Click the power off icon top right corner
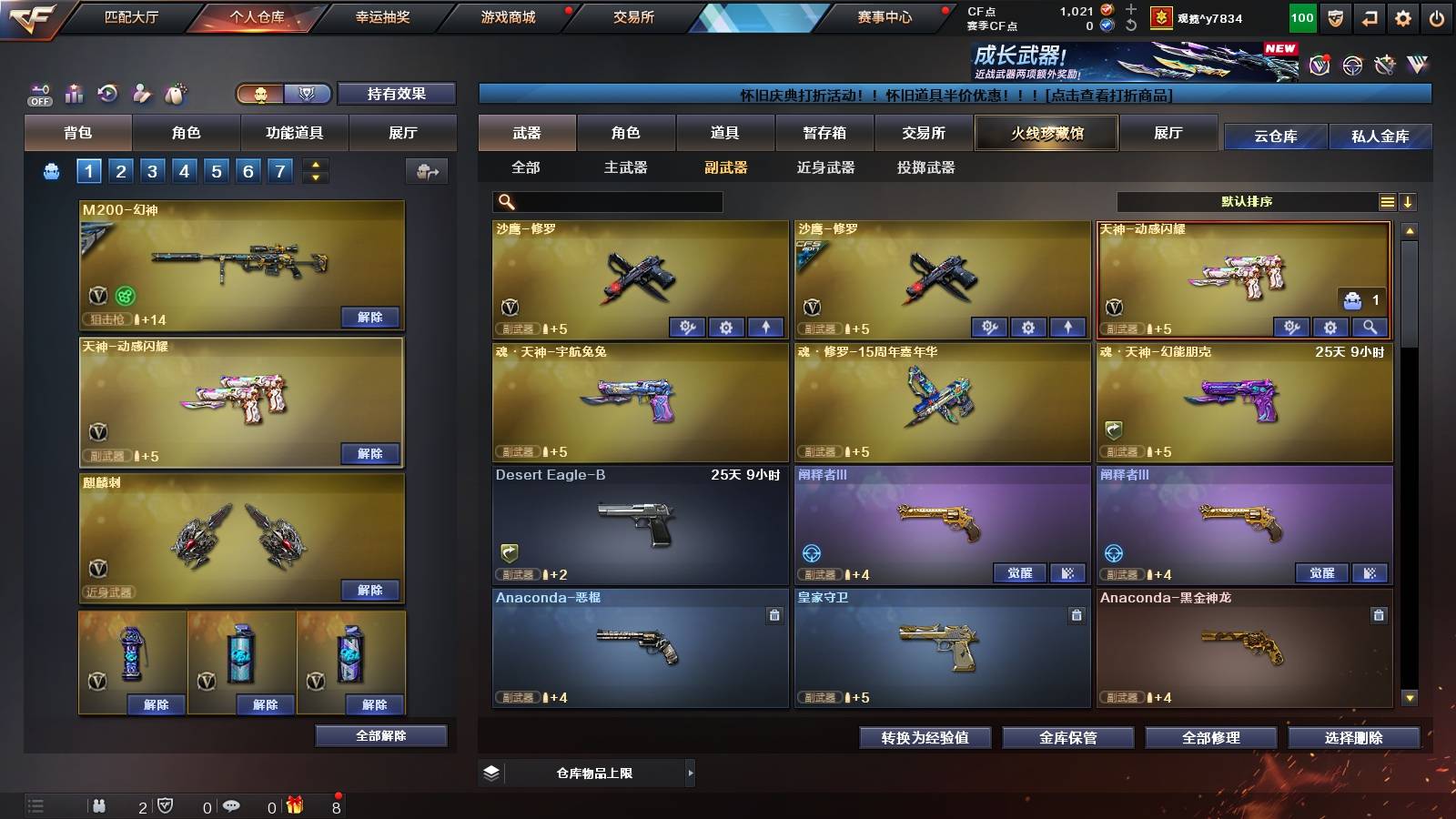This screenshot has height=819, width=1456. (1438, 16)
